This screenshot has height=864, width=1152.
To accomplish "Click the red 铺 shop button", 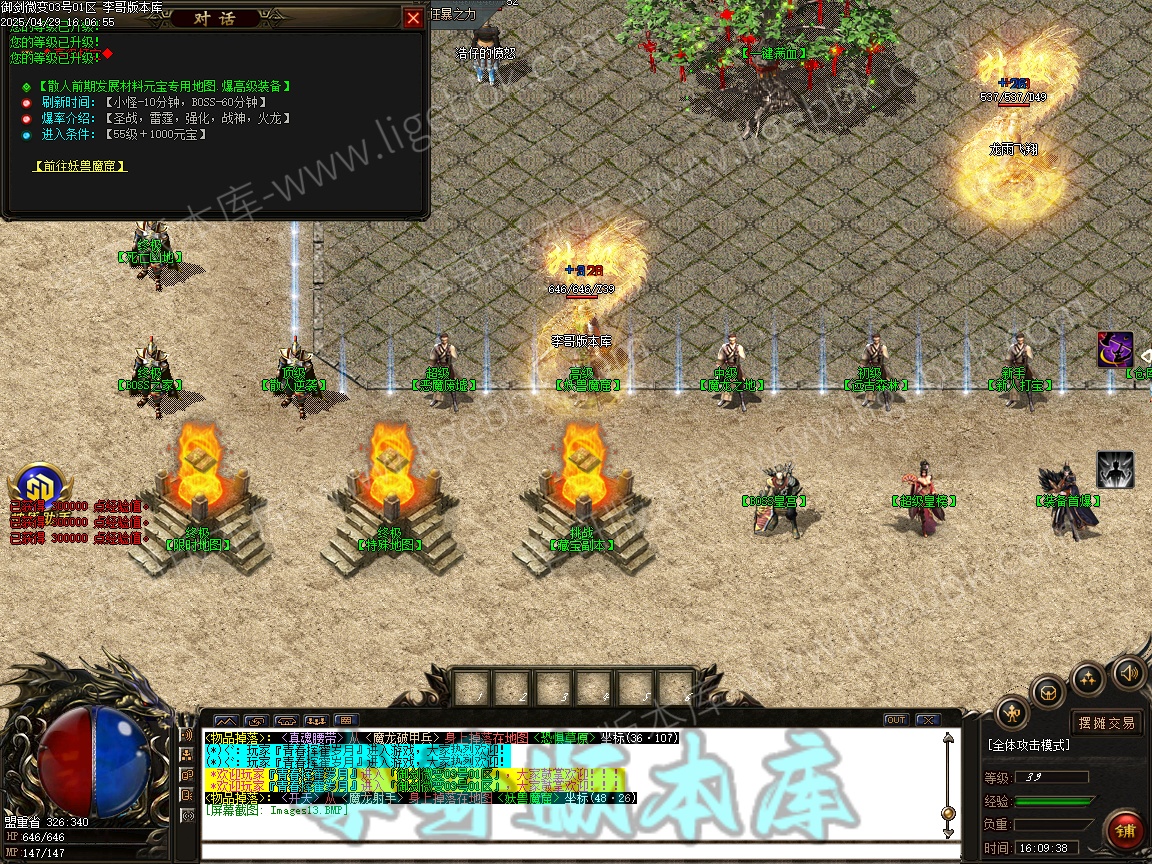I will tap(1125, 831).
